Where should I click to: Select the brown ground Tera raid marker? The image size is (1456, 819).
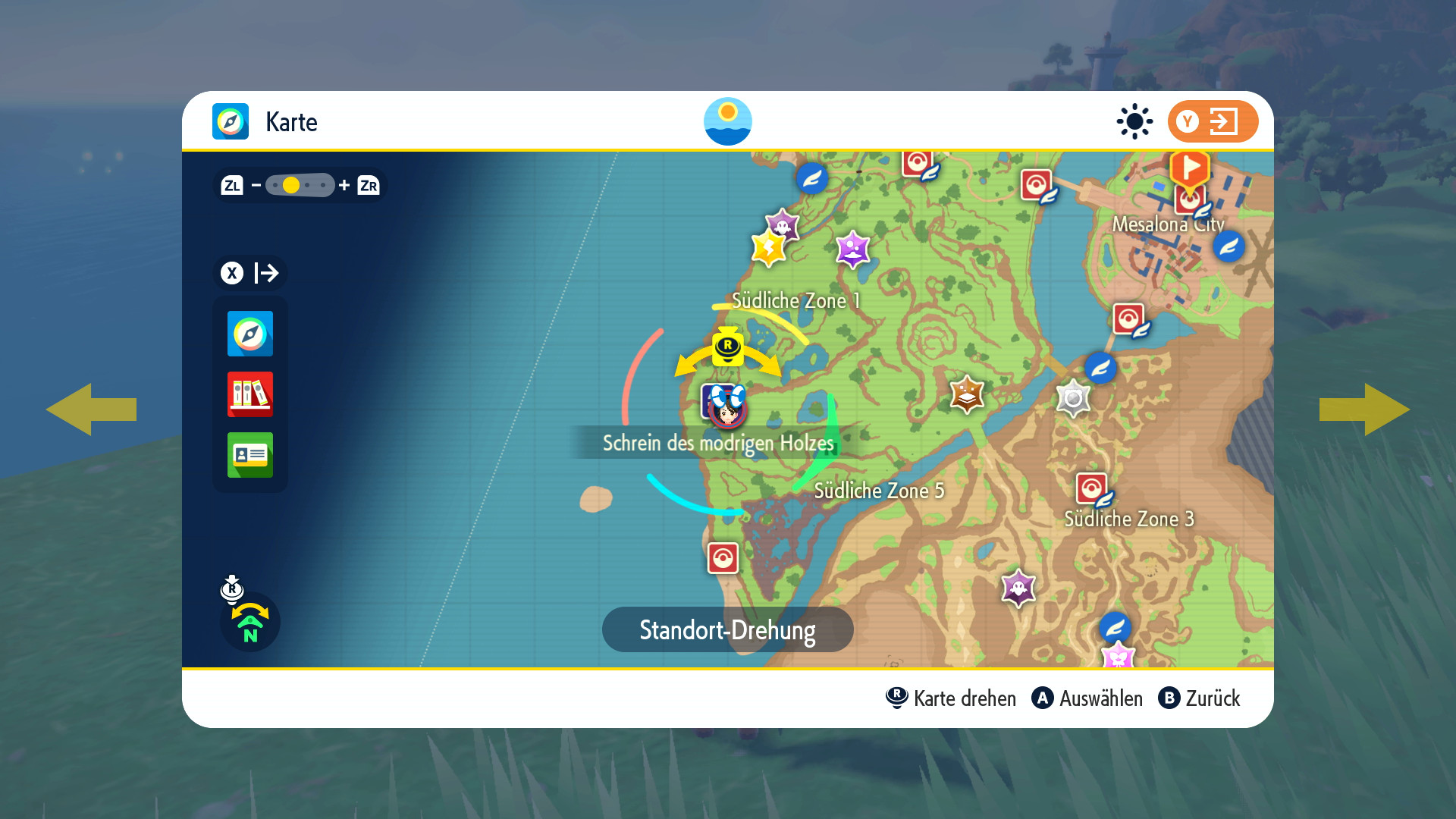[x=967, y=394]
